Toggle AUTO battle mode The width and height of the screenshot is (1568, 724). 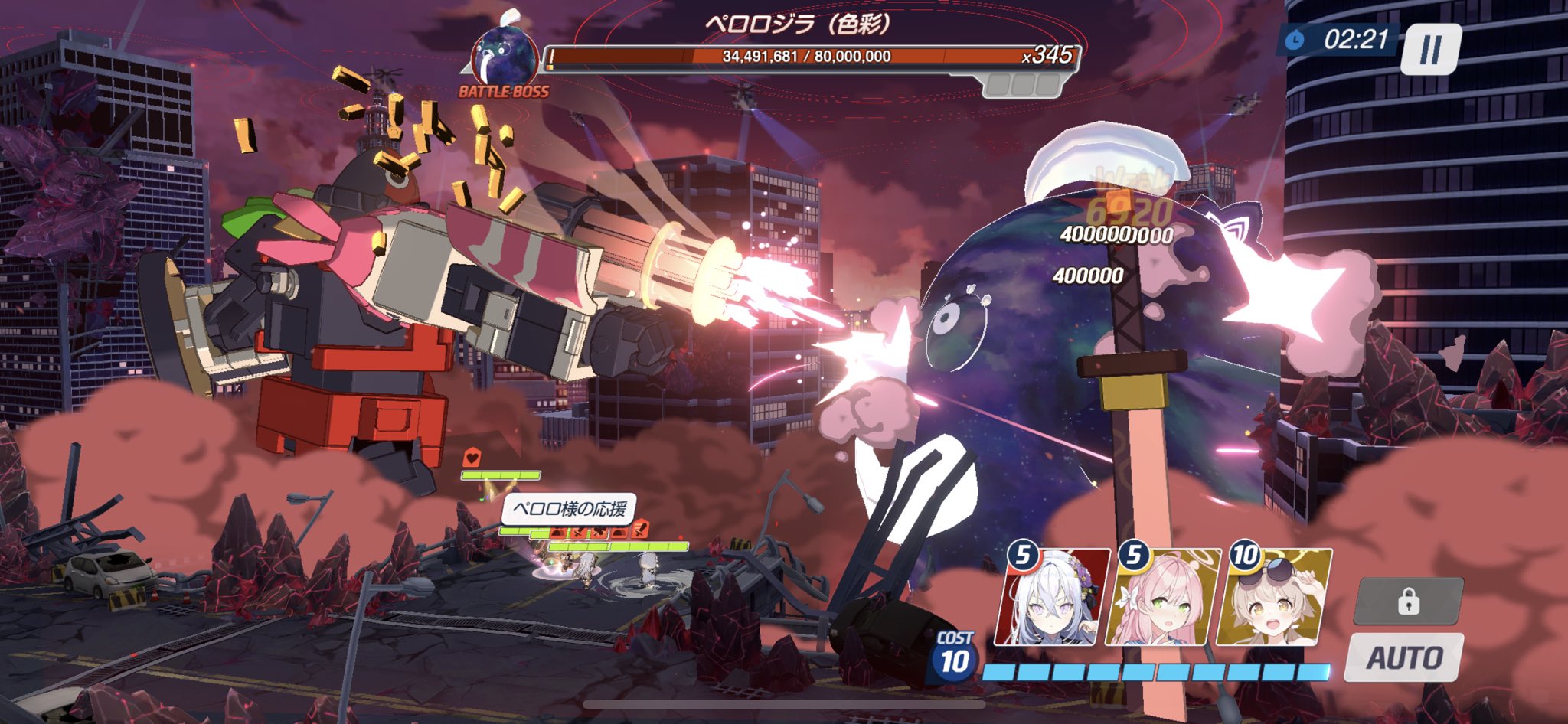1404,657
